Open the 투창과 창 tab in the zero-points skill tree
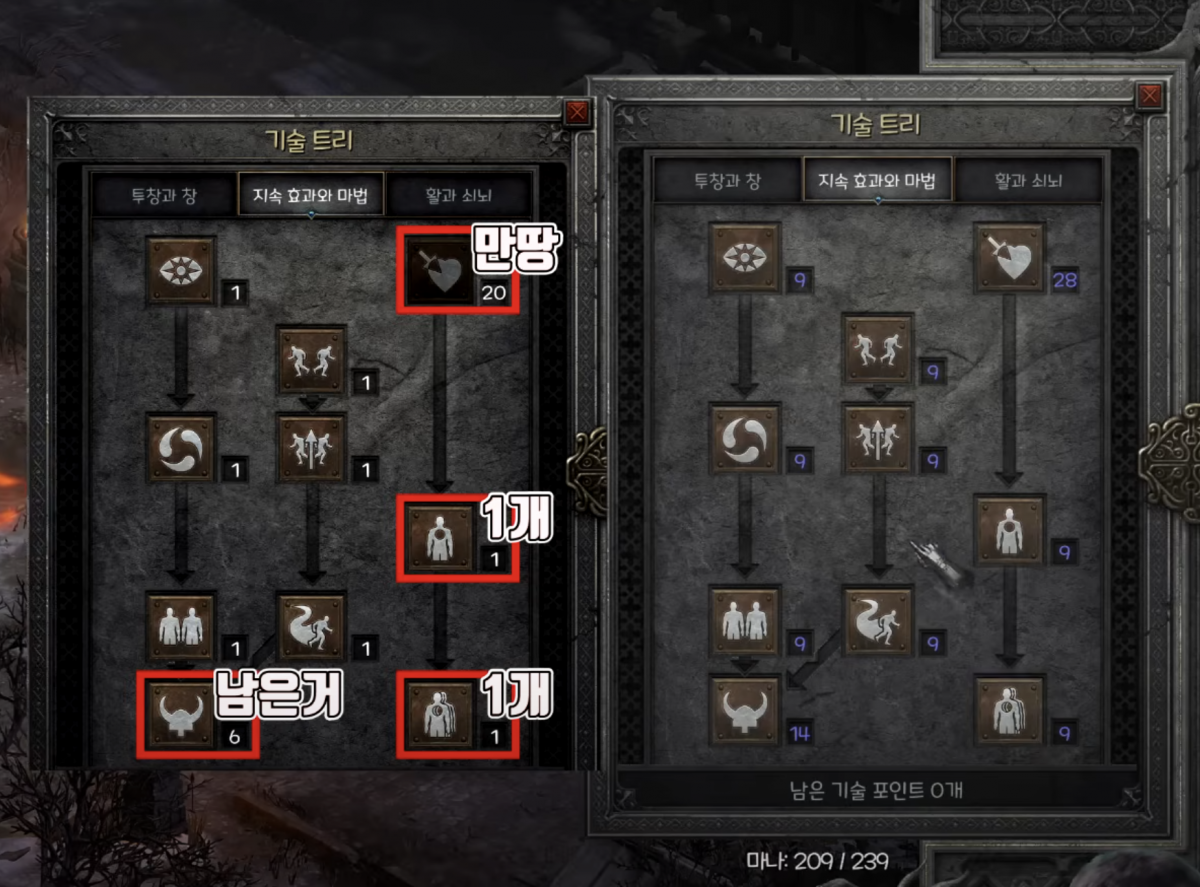This screenshot has width=1200, height=887. (728, 182)
